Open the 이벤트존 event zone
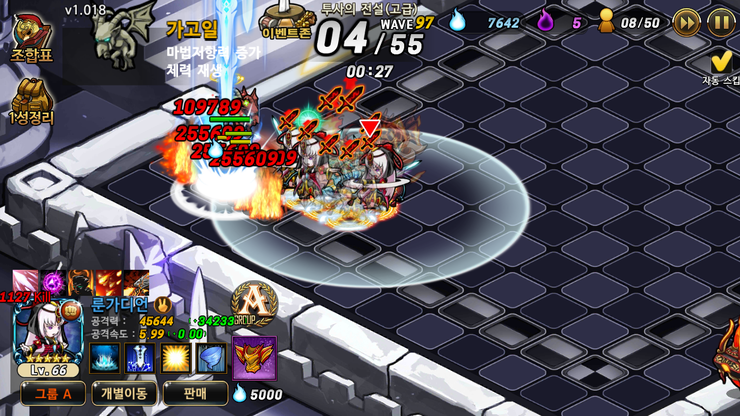Viewport: 740px width, 416px height. pos(287,20)
